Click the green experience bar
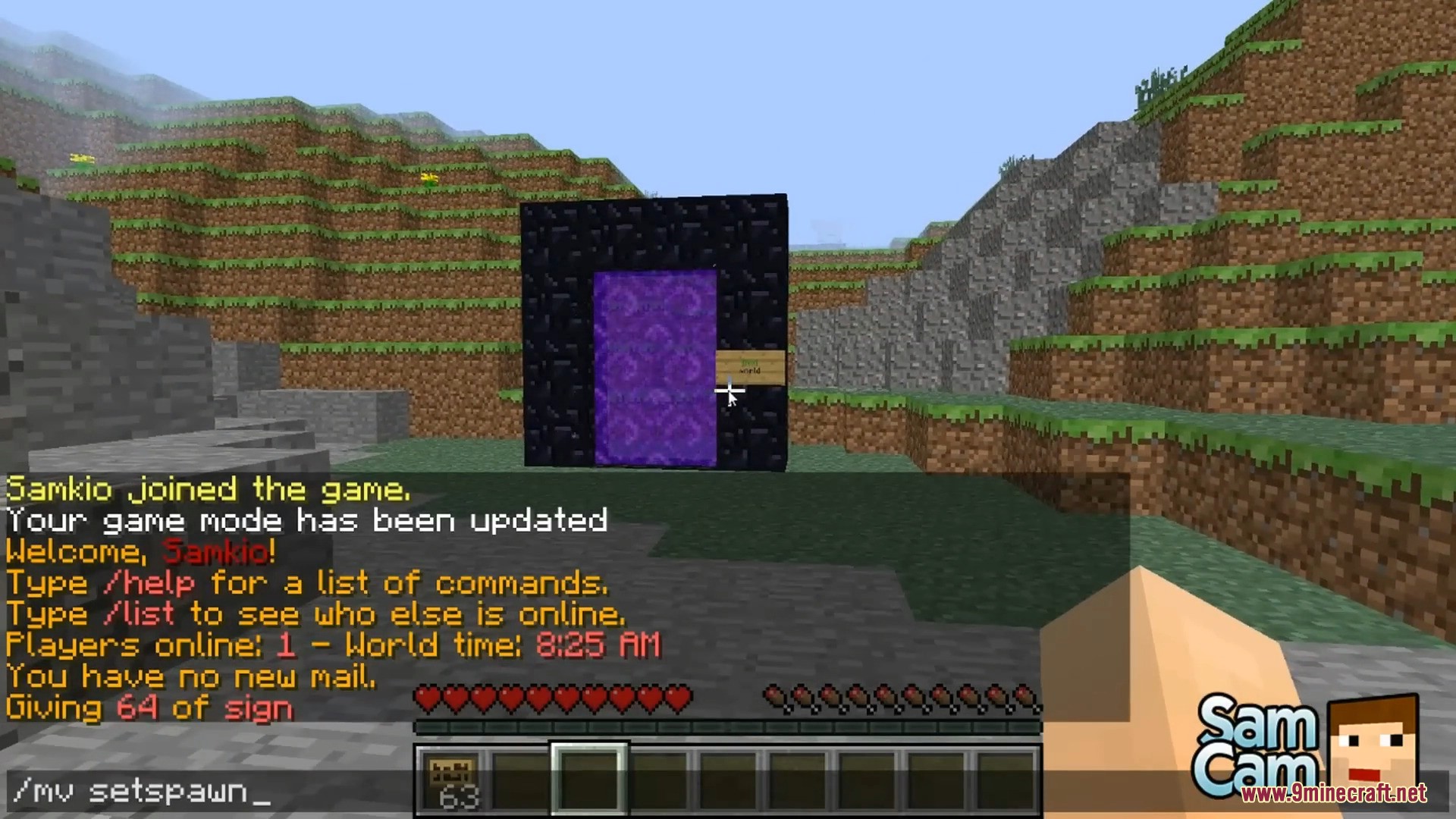 pos(728,726)
